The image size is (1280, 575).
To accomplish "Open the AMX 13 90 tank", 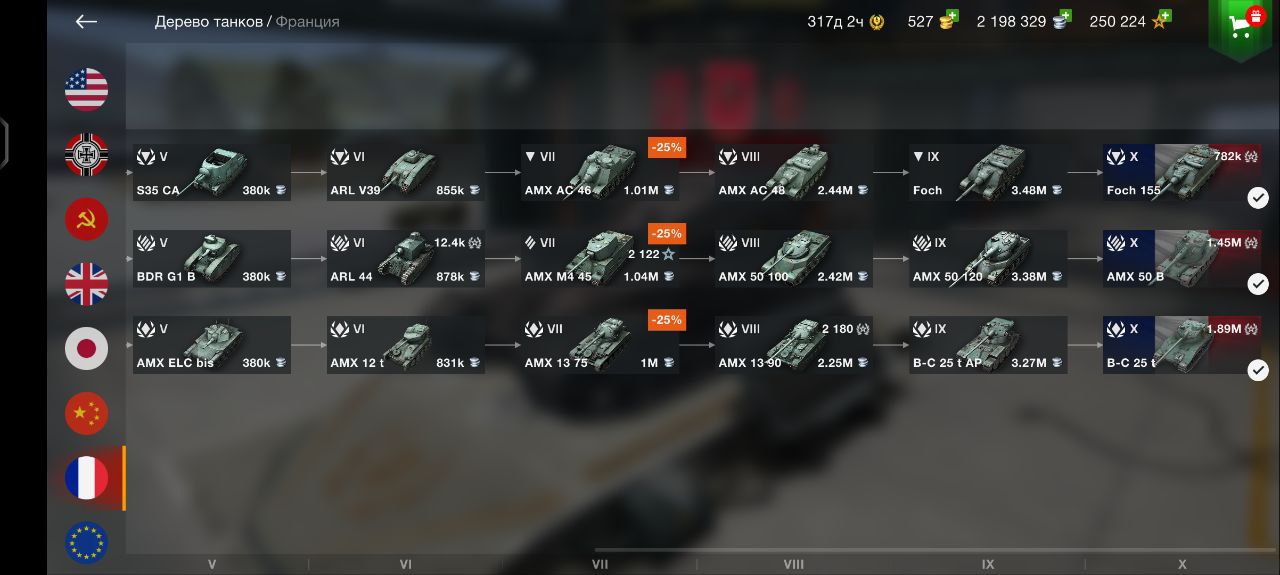I will click(x=794, y=344).
